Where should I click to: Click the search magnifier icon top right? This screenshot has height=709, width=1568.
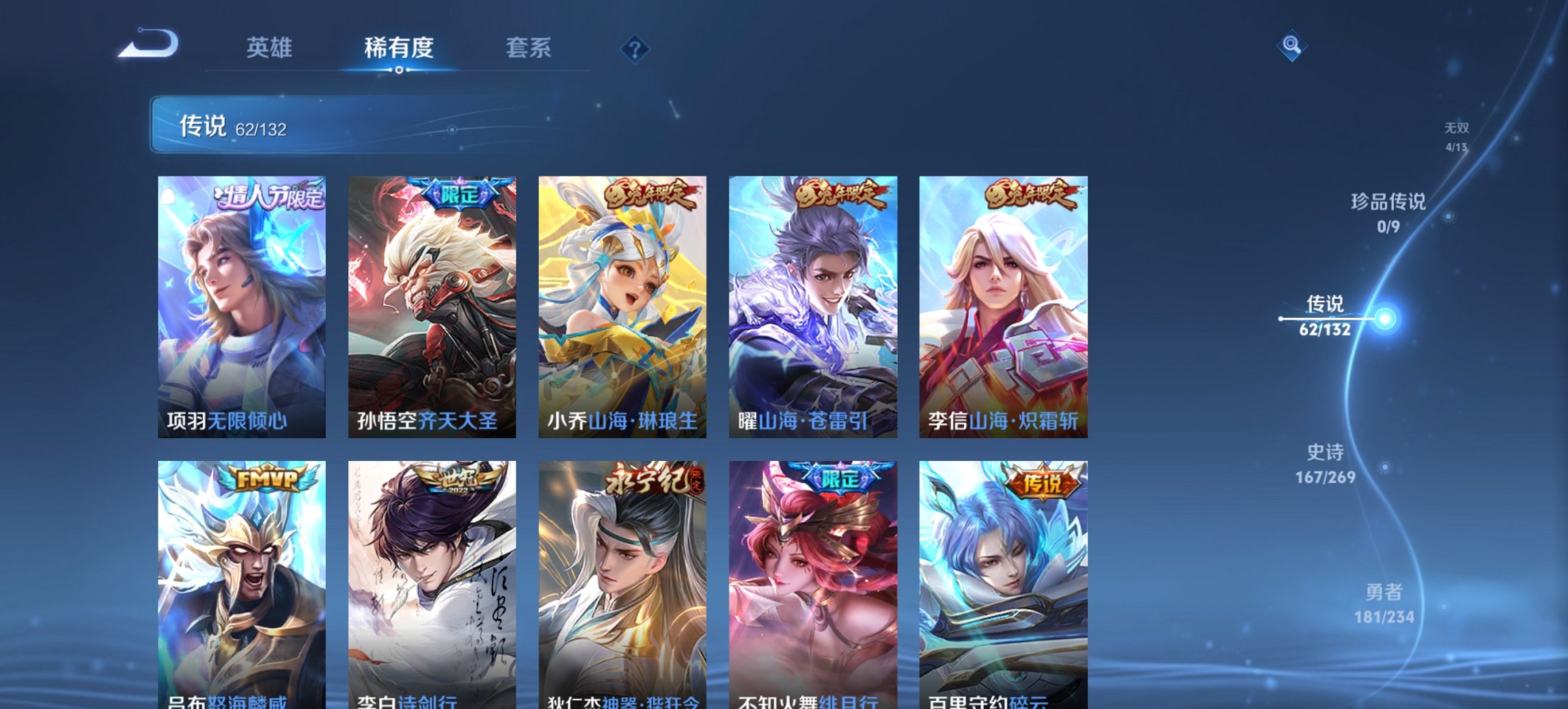pyautogui.click(x=1291, y=46)
